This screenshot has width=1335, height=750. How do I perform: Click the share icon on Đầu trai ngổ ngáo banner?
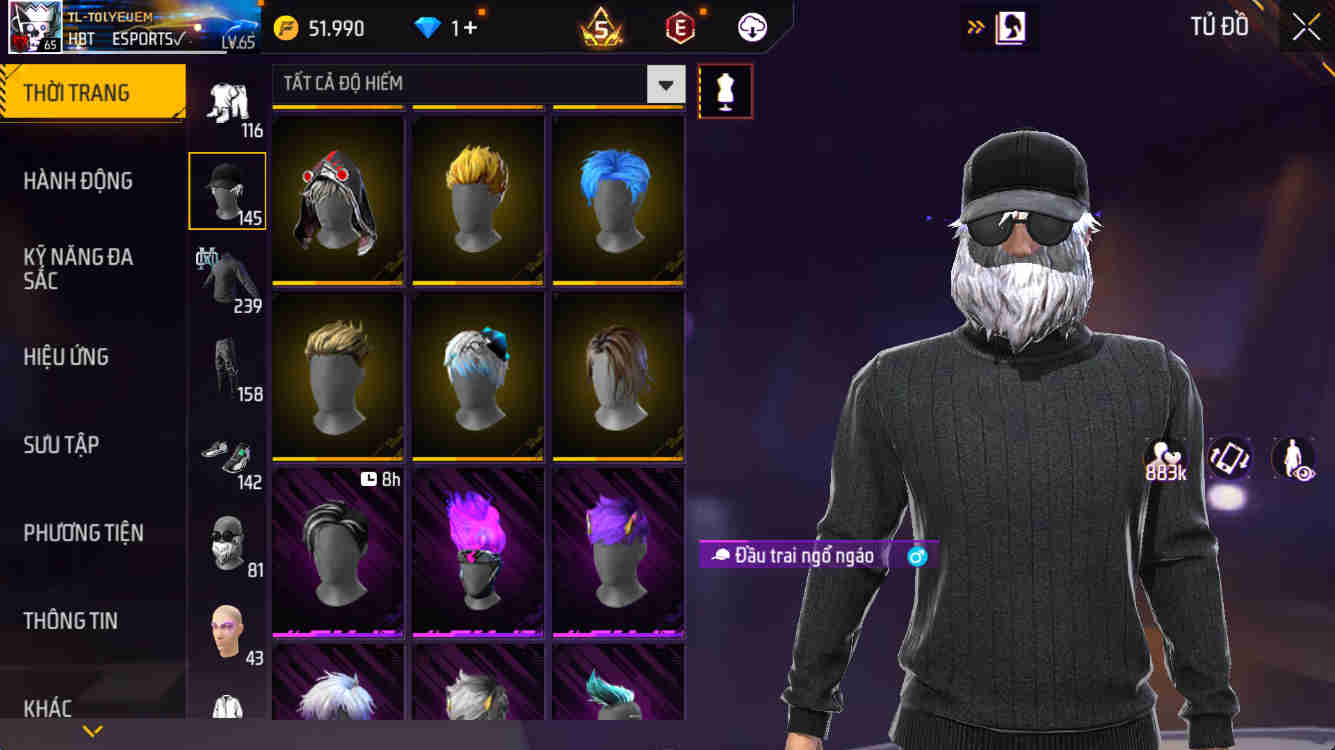(915, 553)
